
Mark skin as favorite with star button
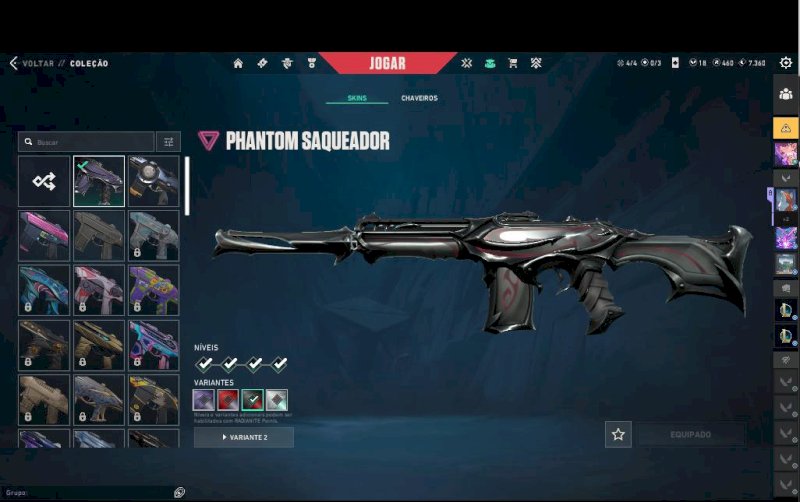[x=618, y=434]
